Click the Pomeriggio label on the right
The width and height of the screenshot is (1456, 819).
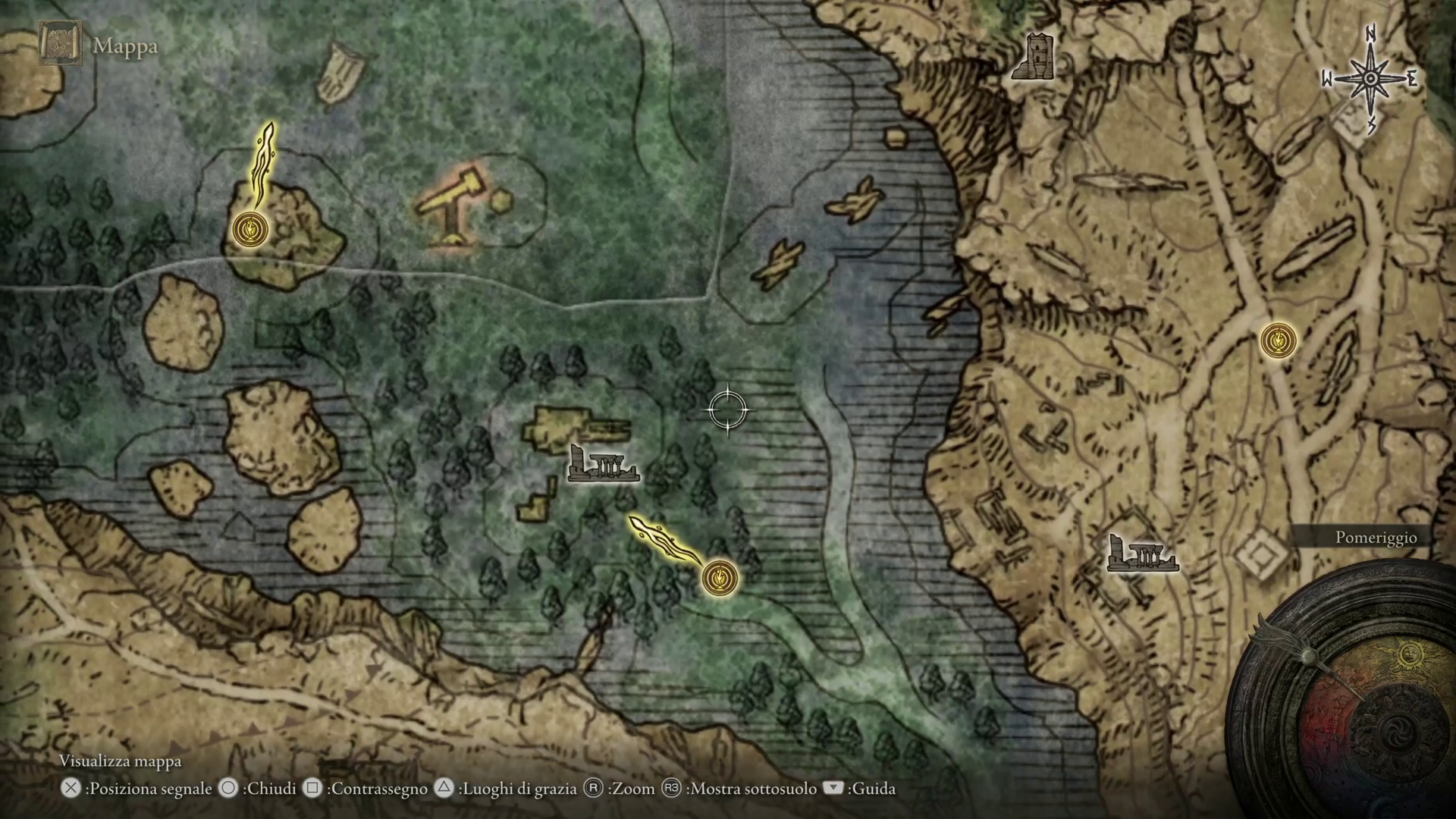click(x=1378, y=536)
